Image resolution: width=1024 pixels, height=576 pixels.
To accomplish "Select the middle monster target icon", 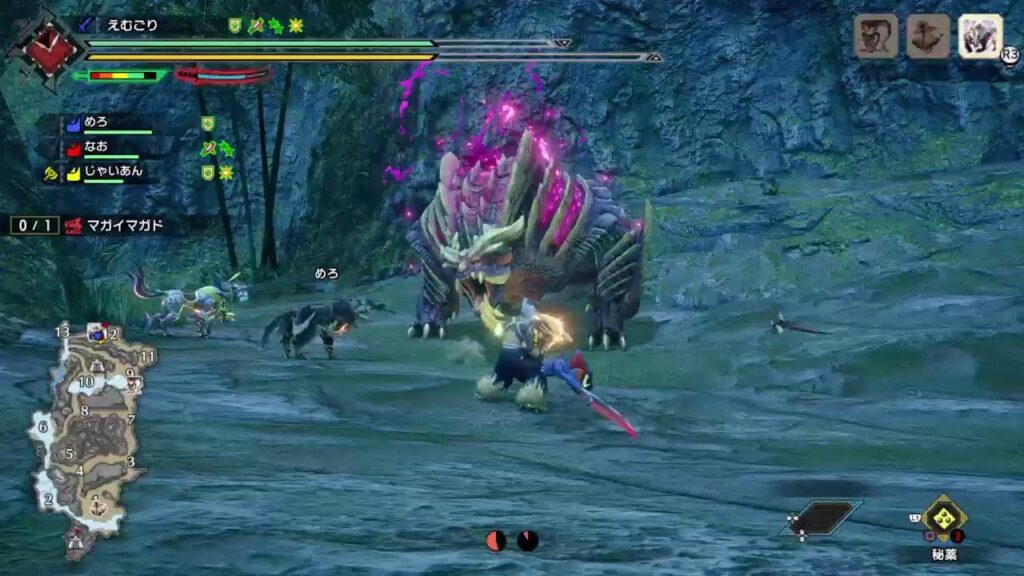I will coord(928,36).
